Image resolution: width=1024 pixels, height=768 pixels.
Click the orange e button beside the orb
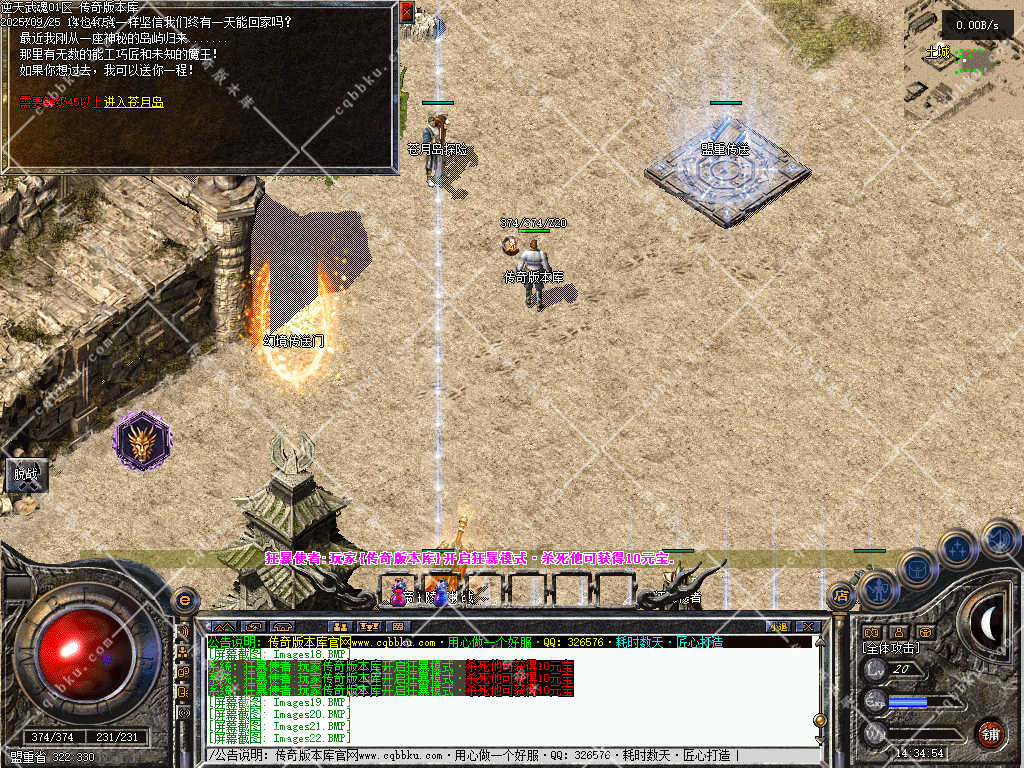[184, 600]
